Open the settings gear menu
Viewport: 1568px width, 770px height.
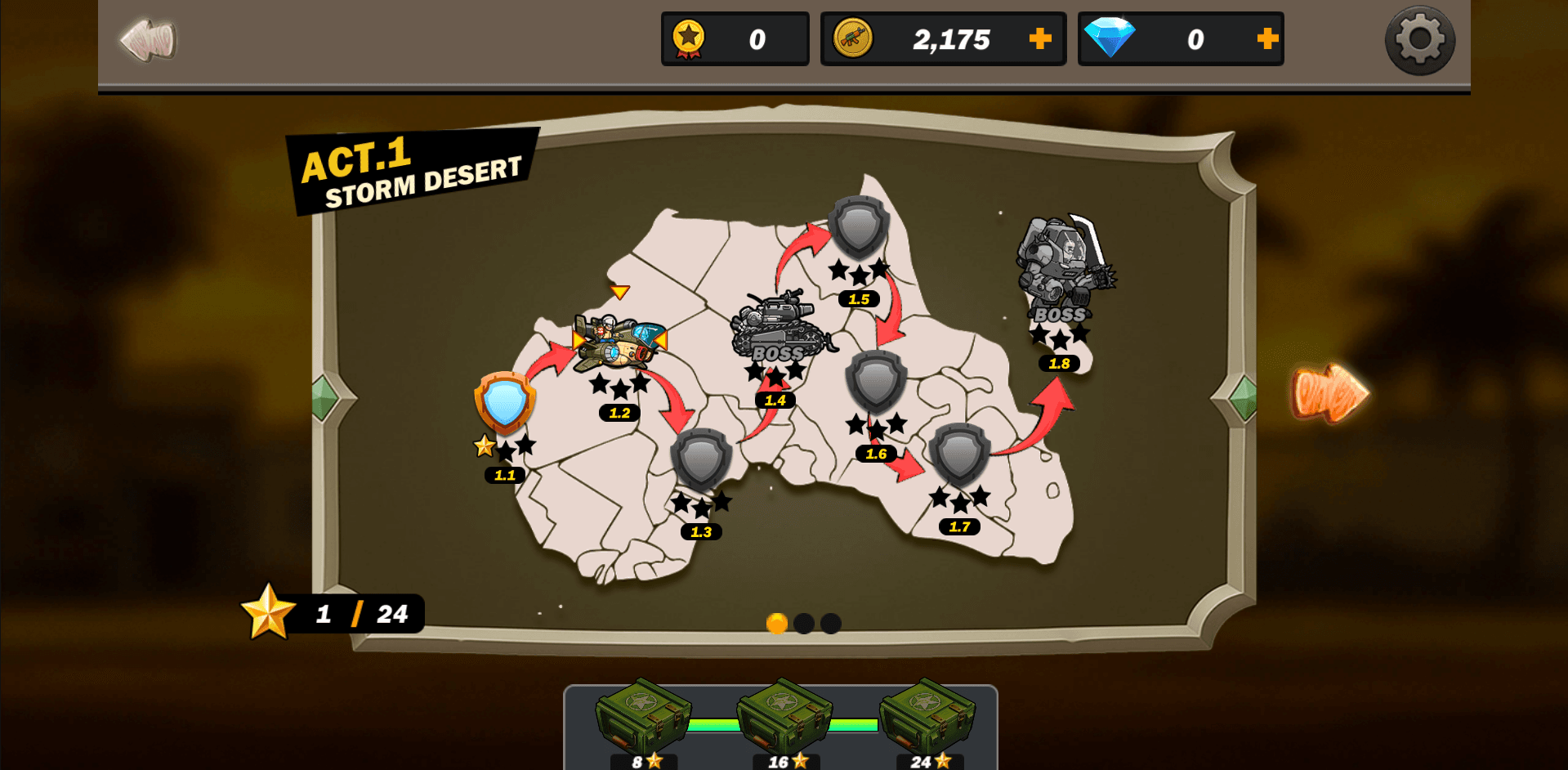[1419, 39]
